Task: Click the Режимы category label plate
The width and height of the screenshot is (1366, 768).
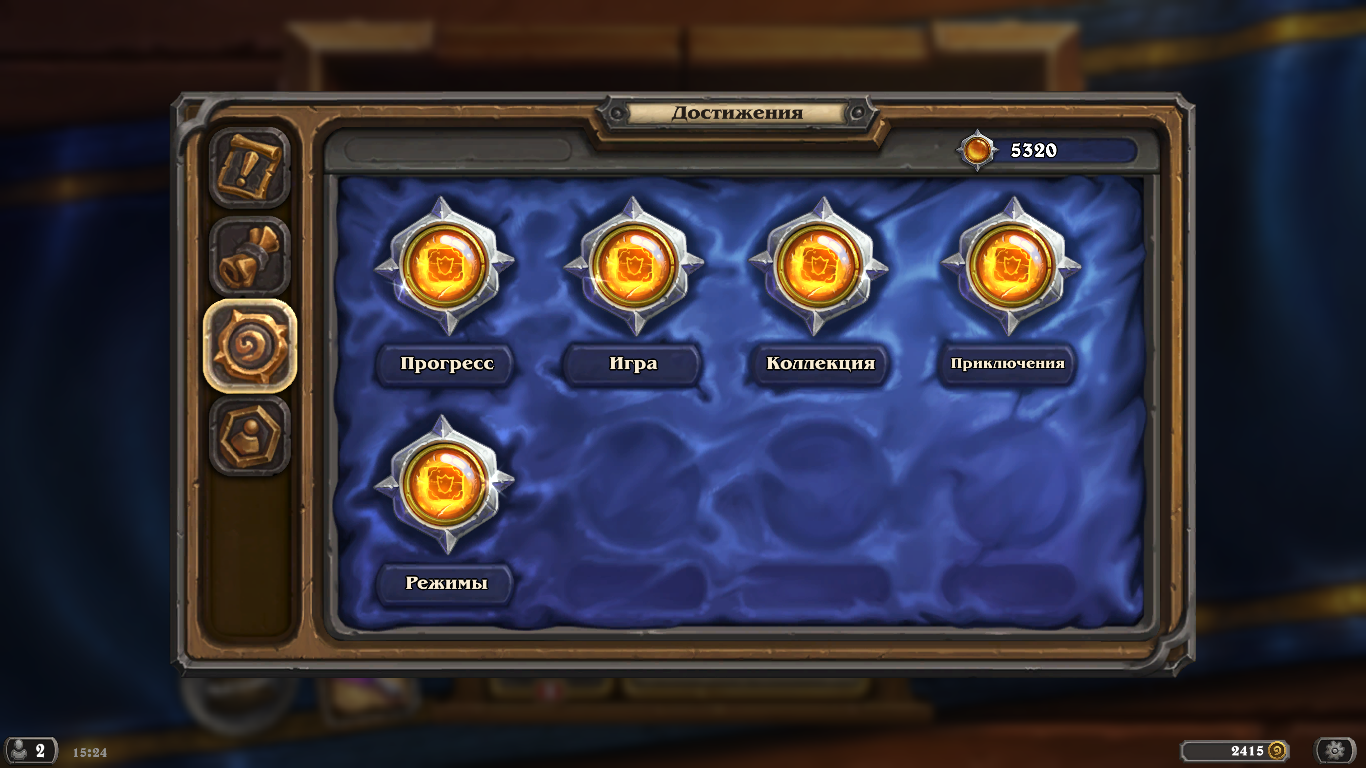Action: tap(445, 582)
